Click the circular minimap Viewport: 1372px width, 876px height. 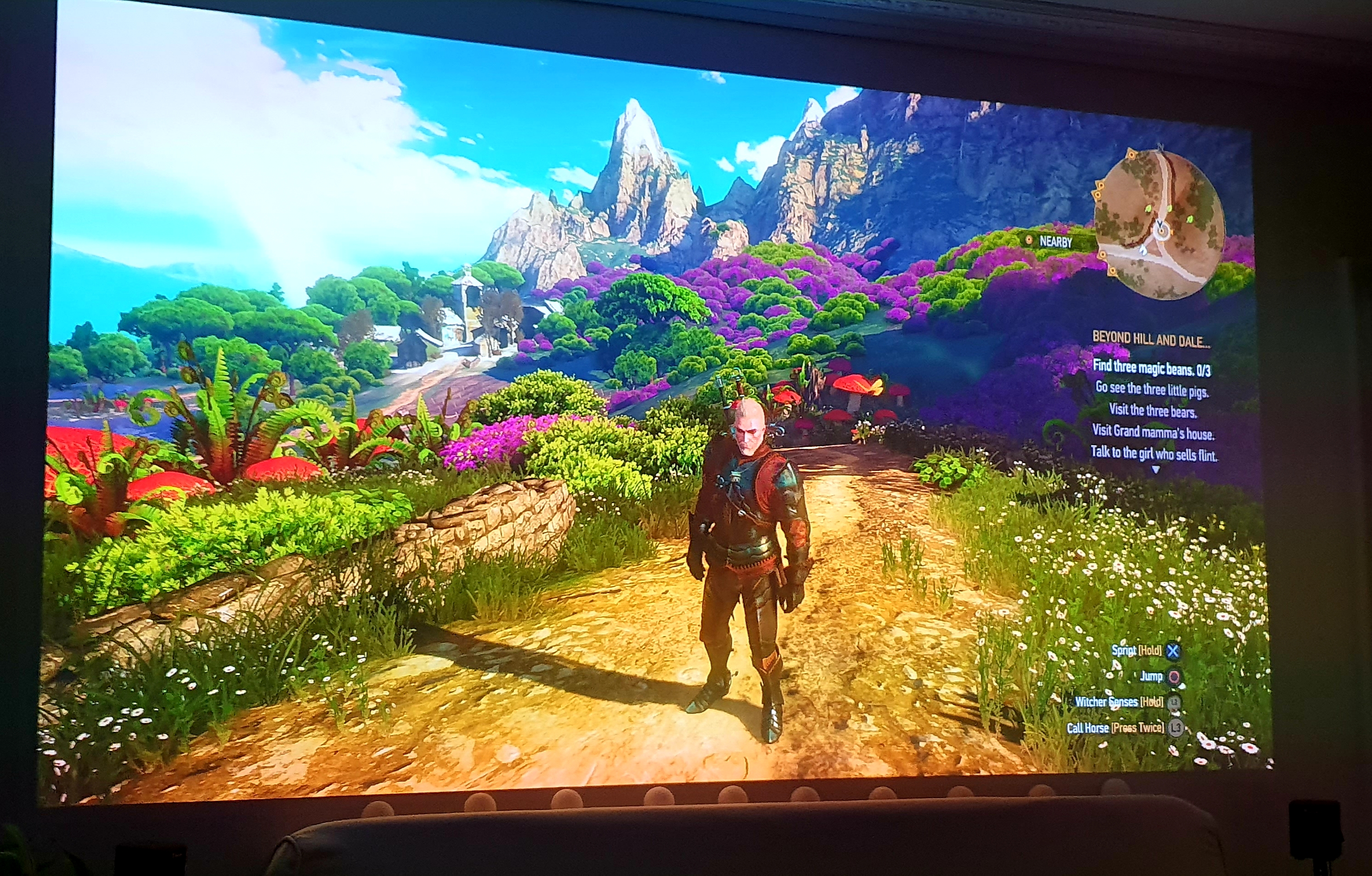(x=1160, y=225)
